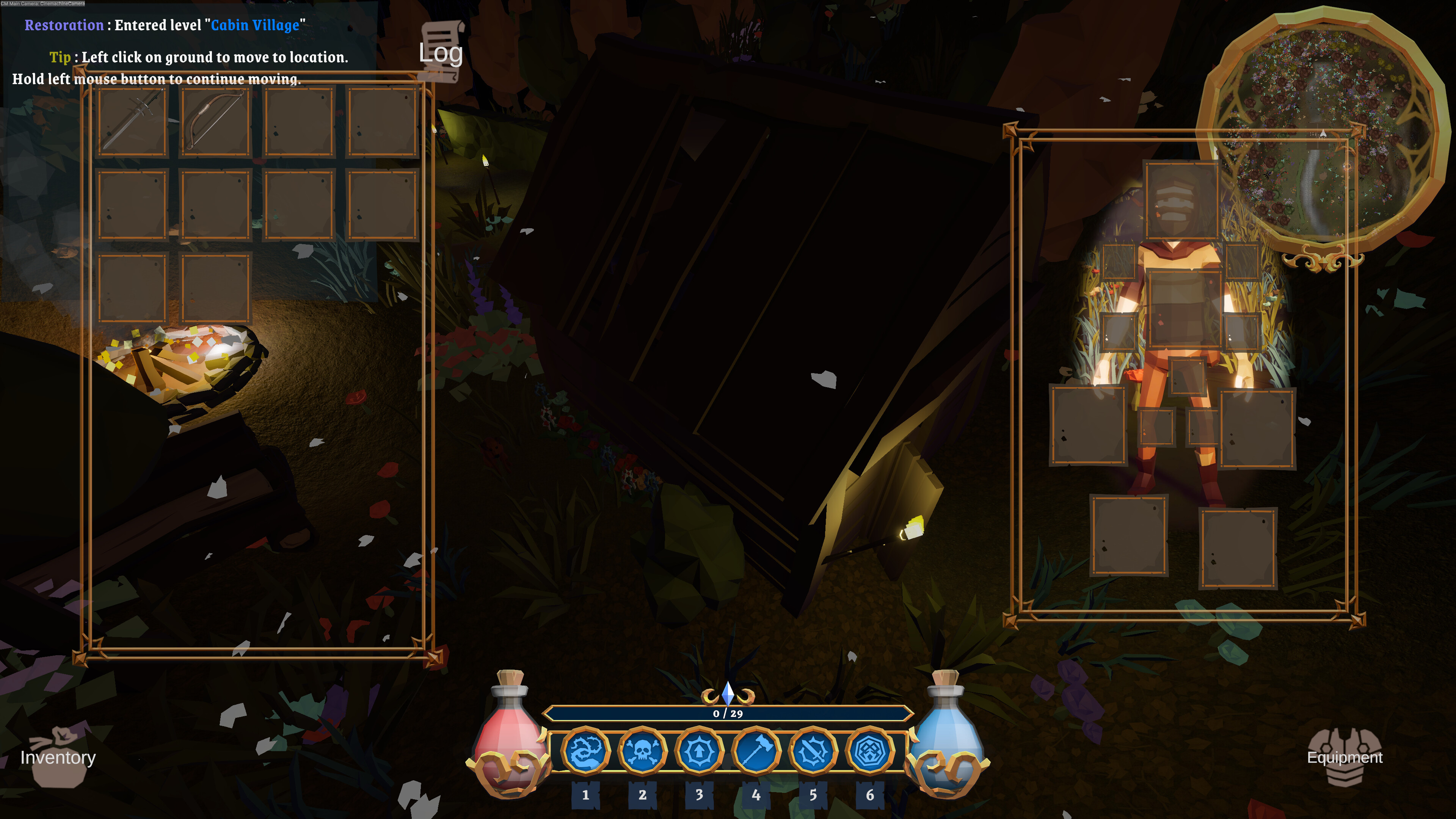Viewport: 1456px width, 819px height.
Task: Select the sword in the inventory
Action: 133,121
